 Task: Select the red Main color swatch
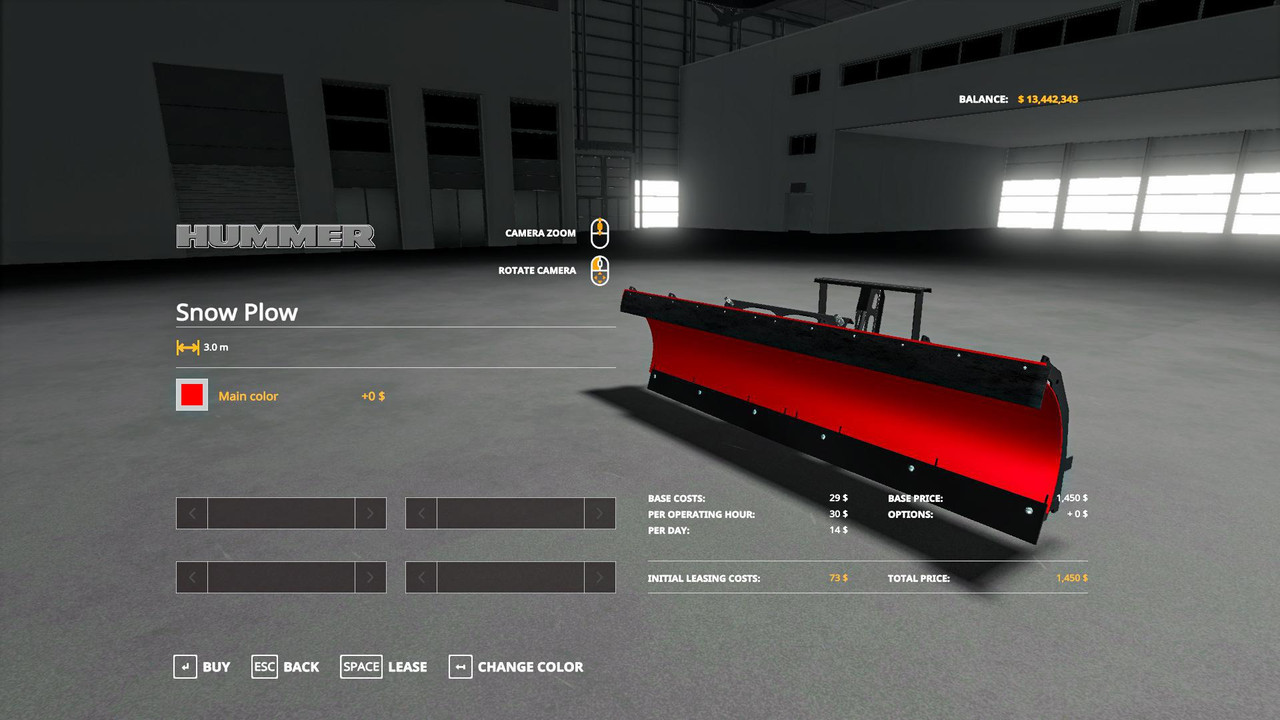(x=191, y=395)
